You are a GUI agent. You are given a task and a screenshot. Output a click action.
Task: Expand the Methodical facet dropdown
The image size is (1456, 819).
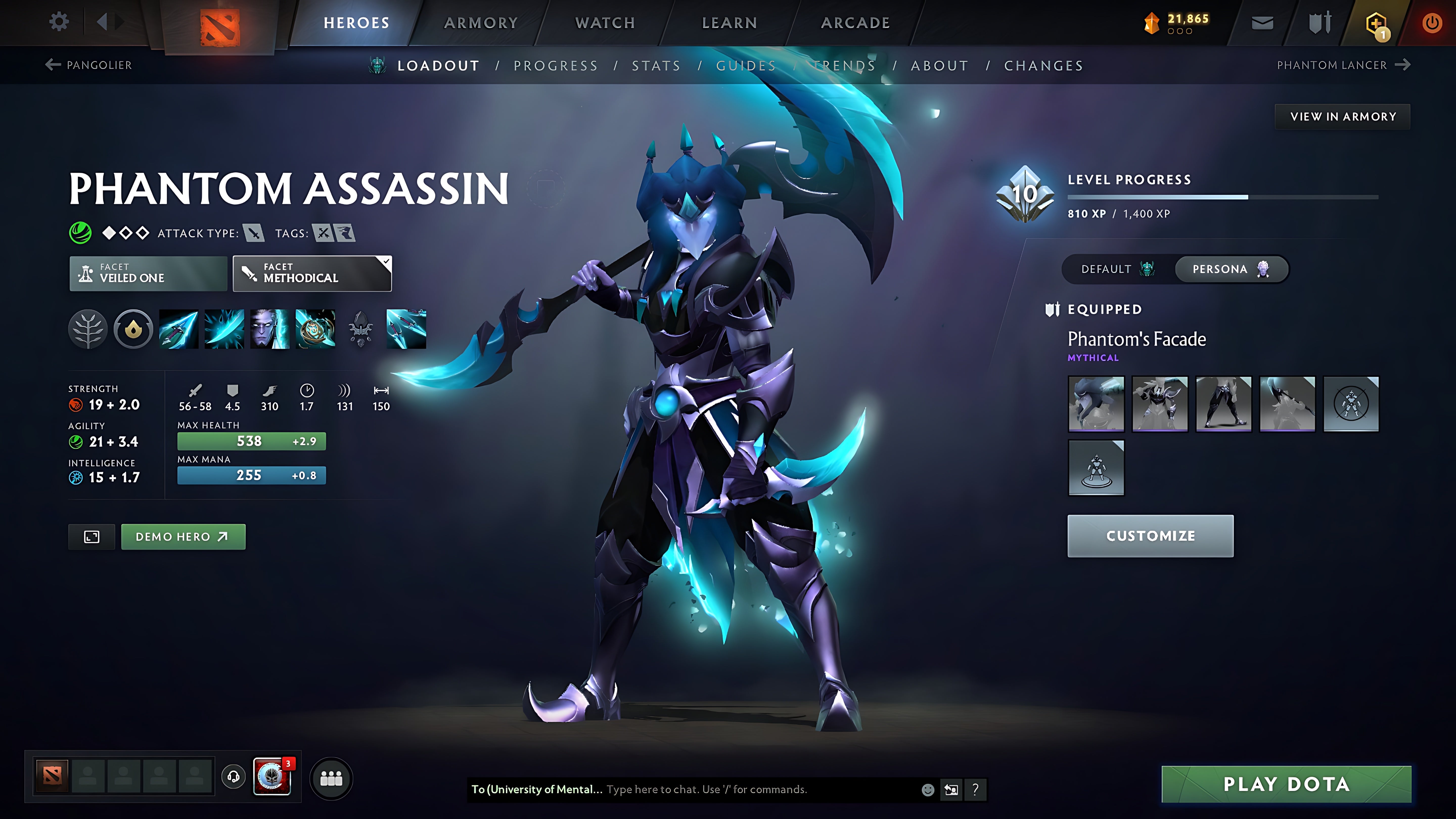386,262
